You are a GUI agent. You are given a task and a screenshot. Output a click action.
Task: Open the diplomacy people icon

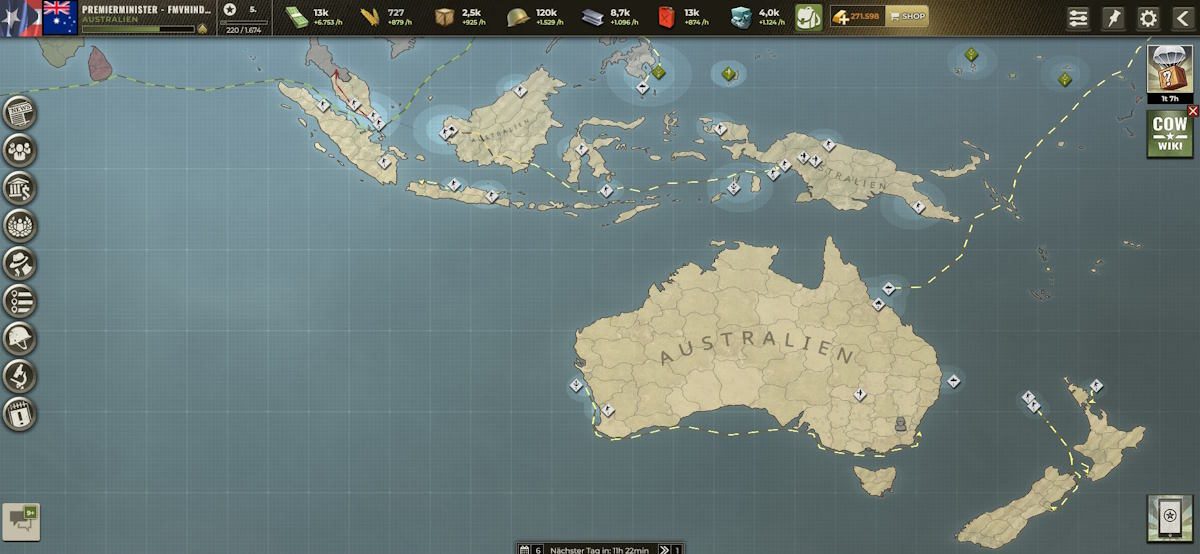[19, 151]
